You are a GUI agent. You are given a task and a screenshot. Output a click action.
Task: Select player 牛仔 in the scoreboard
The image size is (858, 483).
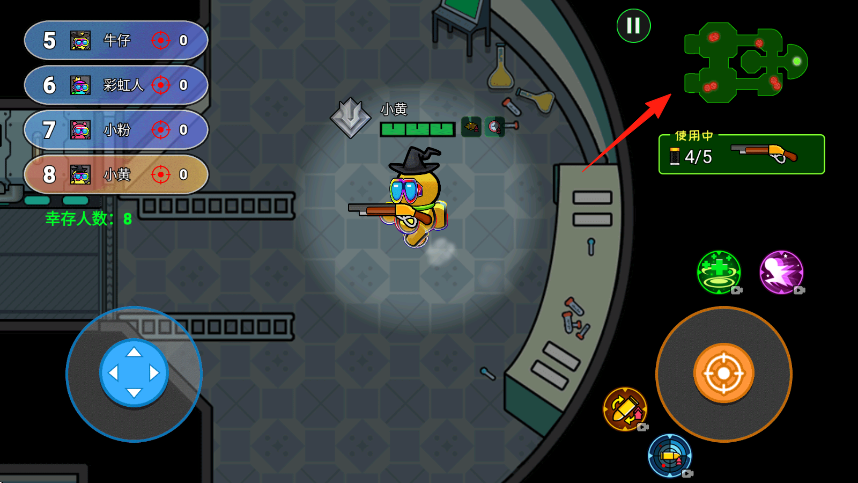(x=116, y=40)
